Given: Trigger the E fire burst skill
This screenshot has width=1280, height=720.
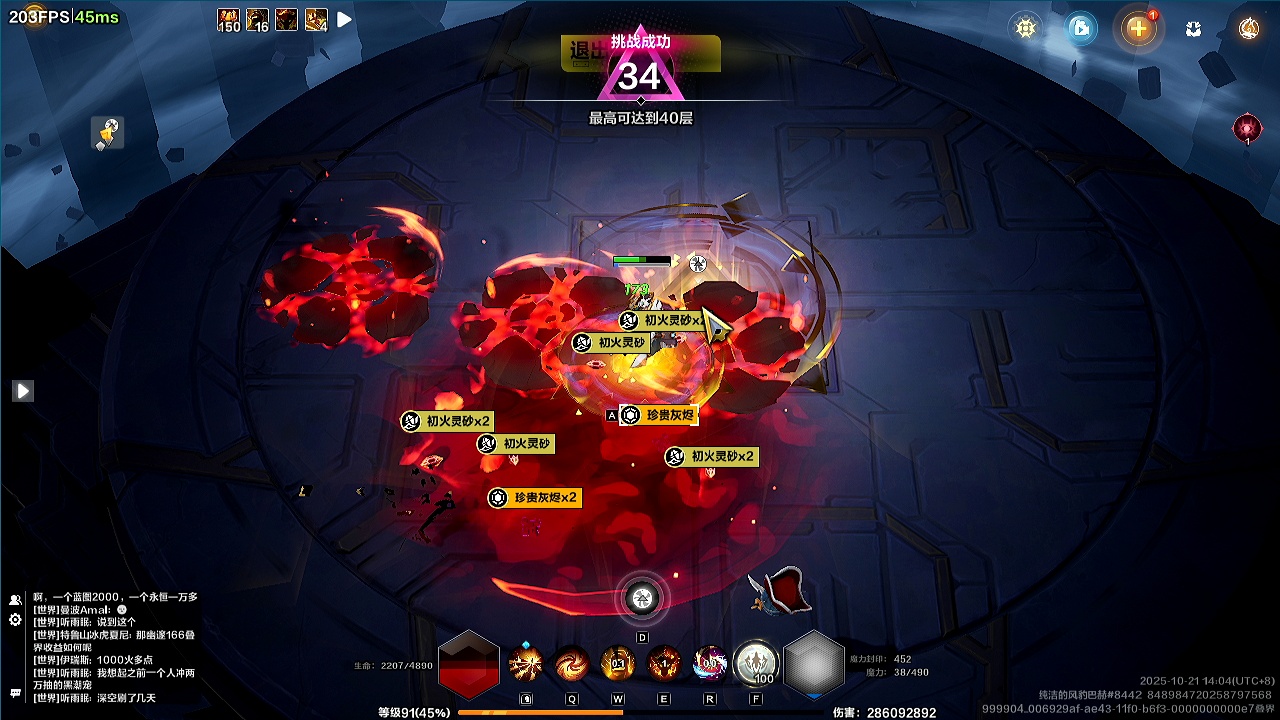Looking at the screenshot, I should coord(663,663).
